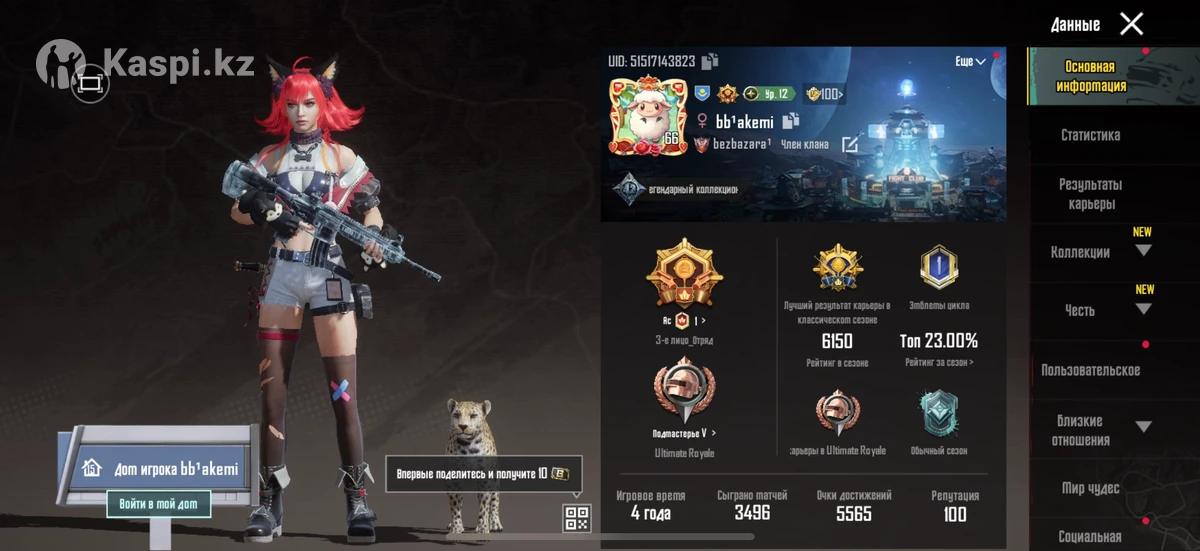Open the Еще dropdown
1200x551 pixels.
(970, 62)
